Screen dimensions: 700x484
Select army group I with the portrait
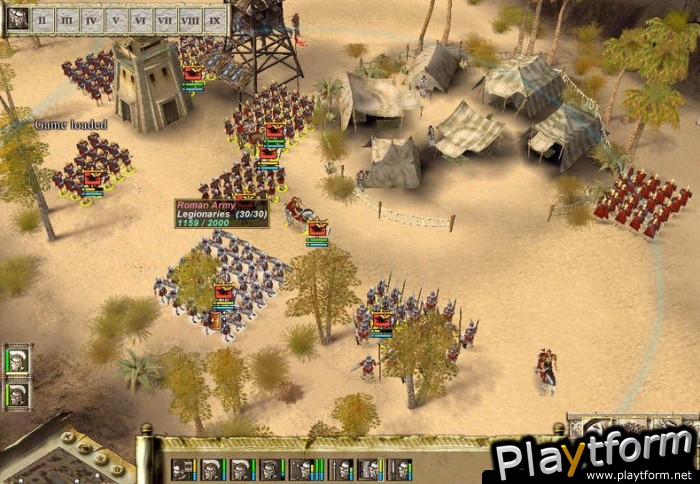pos(18,18)
